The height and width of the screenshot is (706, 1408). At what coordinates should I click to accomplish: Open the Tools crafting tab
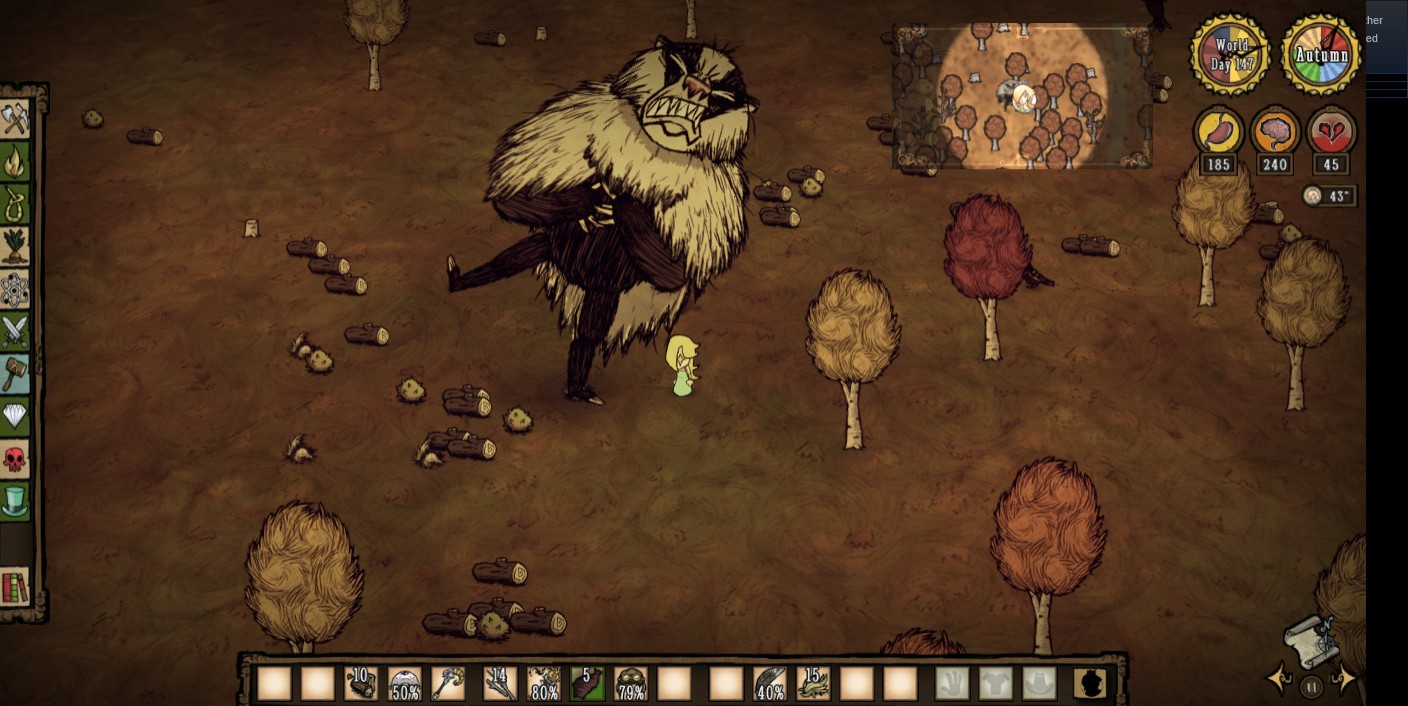15,120
